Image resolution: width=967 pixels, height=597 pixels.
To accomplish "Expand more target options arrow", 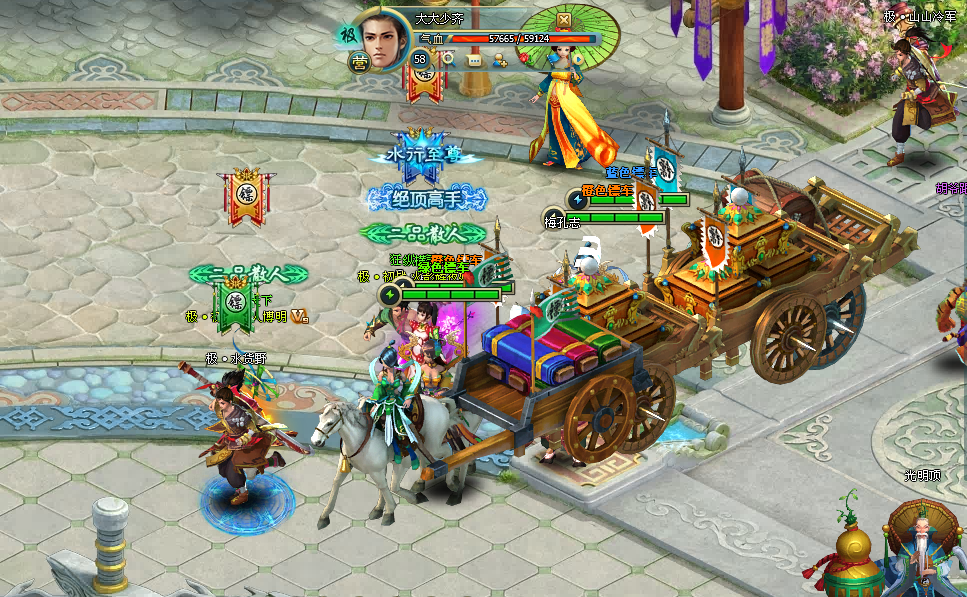I will pos(578,60).
